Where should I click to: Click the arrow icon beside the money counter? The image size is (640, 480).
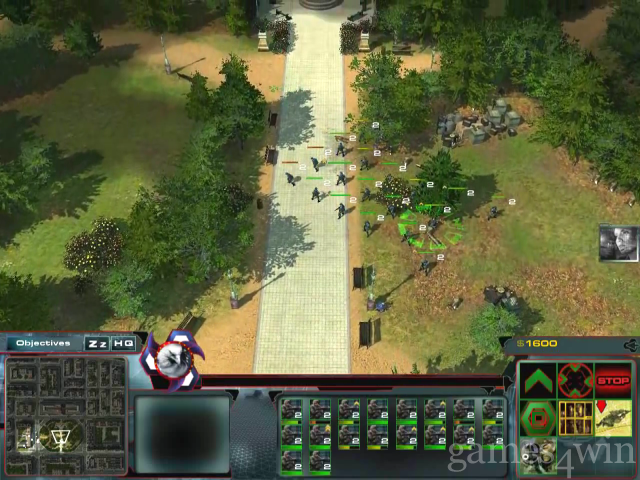click(630, 344)
